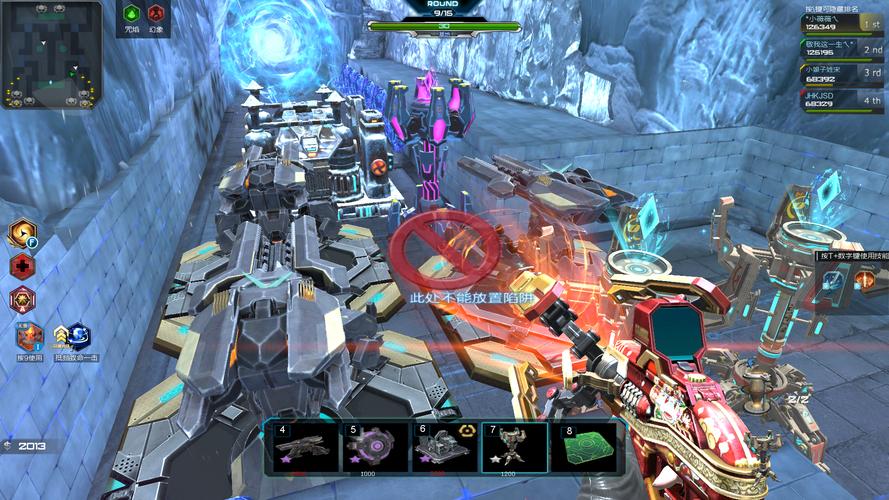Select JHKJSD's 4th place ranking row
The image size is (889, 500).
pos(842,98)
